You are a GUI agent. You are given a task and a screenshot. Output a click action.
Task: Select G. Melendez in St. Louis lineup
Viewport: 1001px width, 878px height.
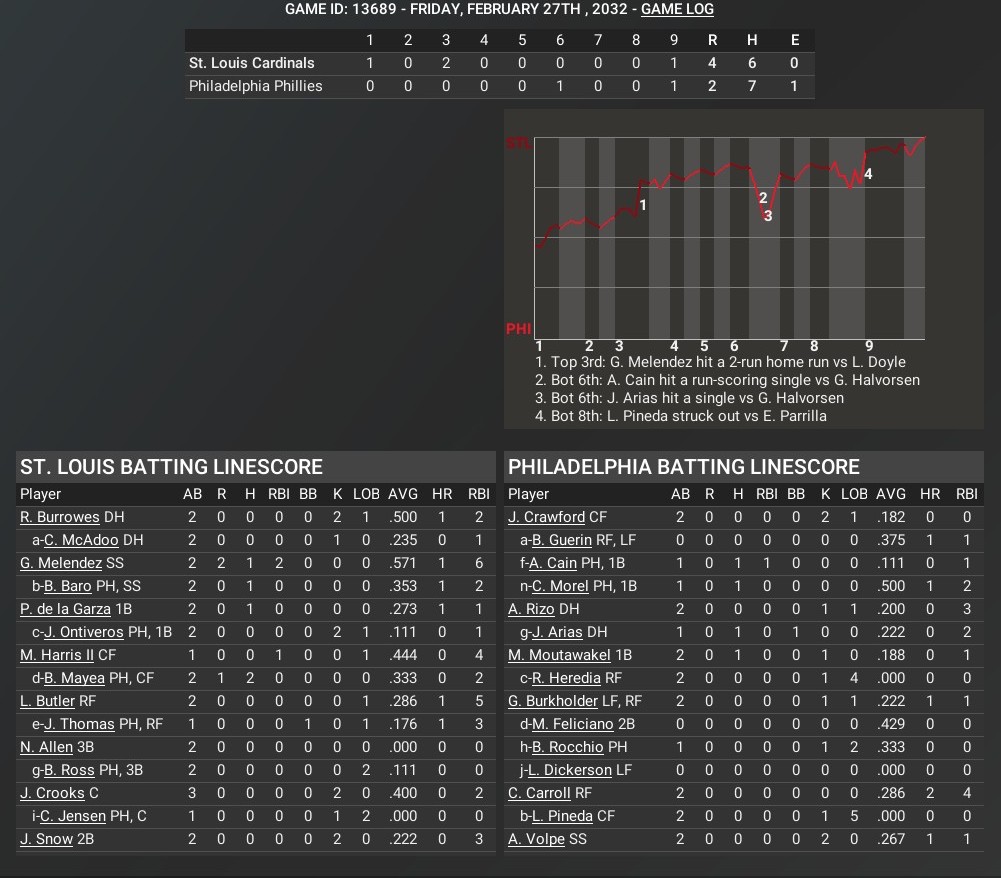pyautogui.click(x=61, y=563)
